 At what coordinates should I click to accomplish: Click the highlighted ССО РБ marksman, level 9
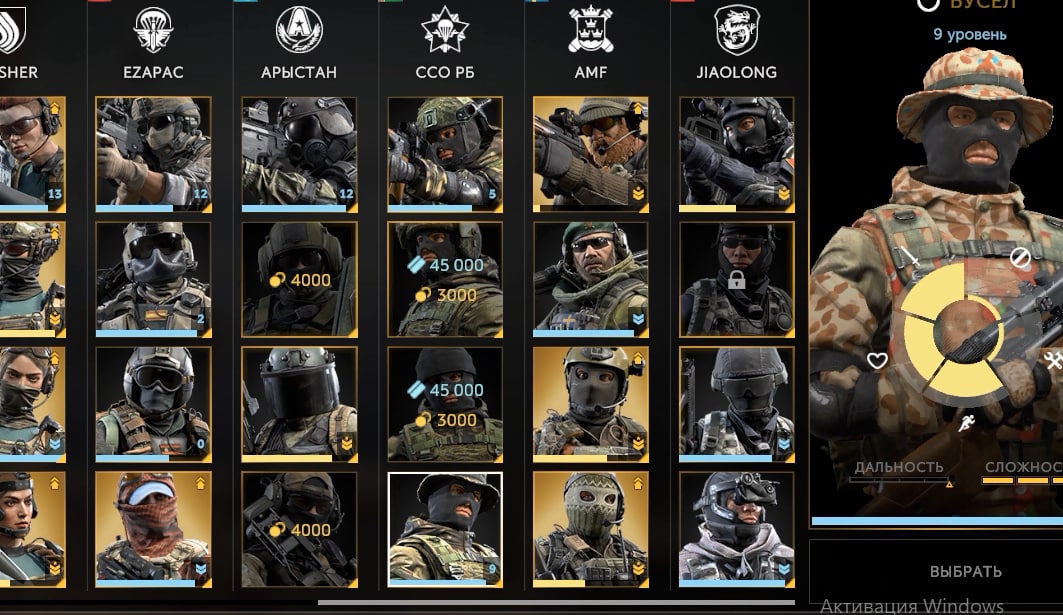click(445, 528)
